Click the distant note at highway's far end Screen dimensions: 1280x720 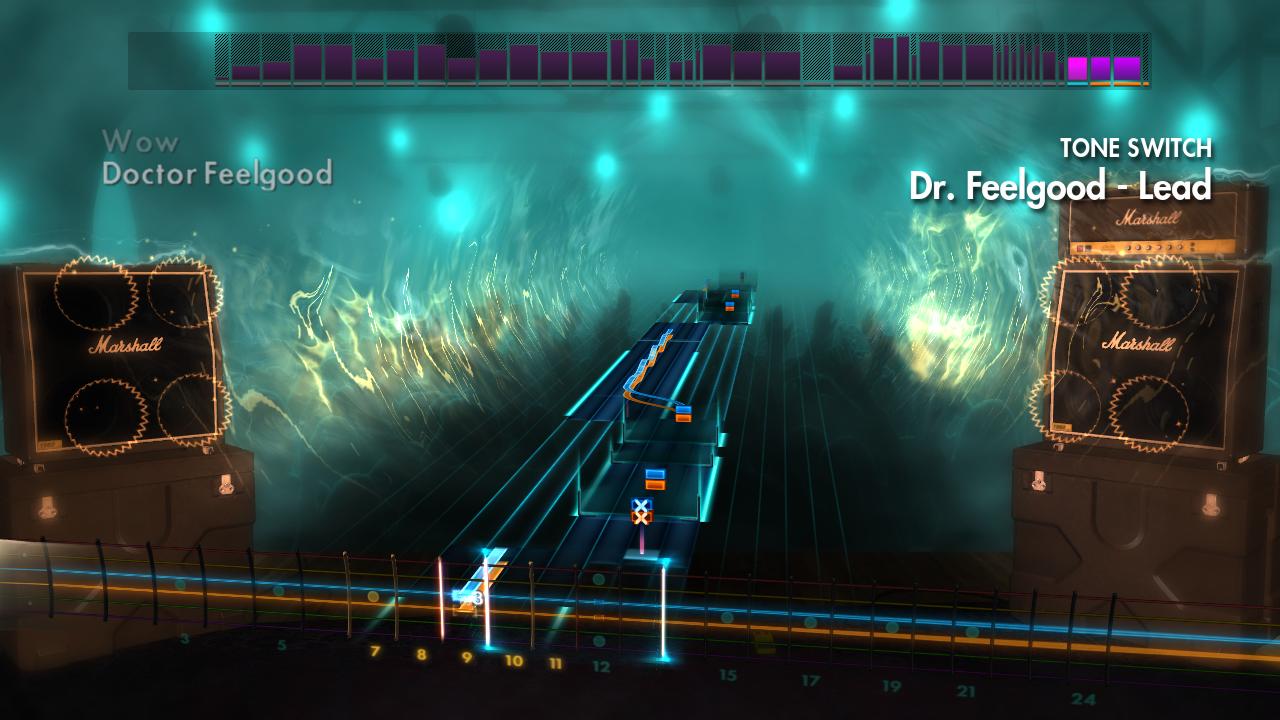point(733,293)
